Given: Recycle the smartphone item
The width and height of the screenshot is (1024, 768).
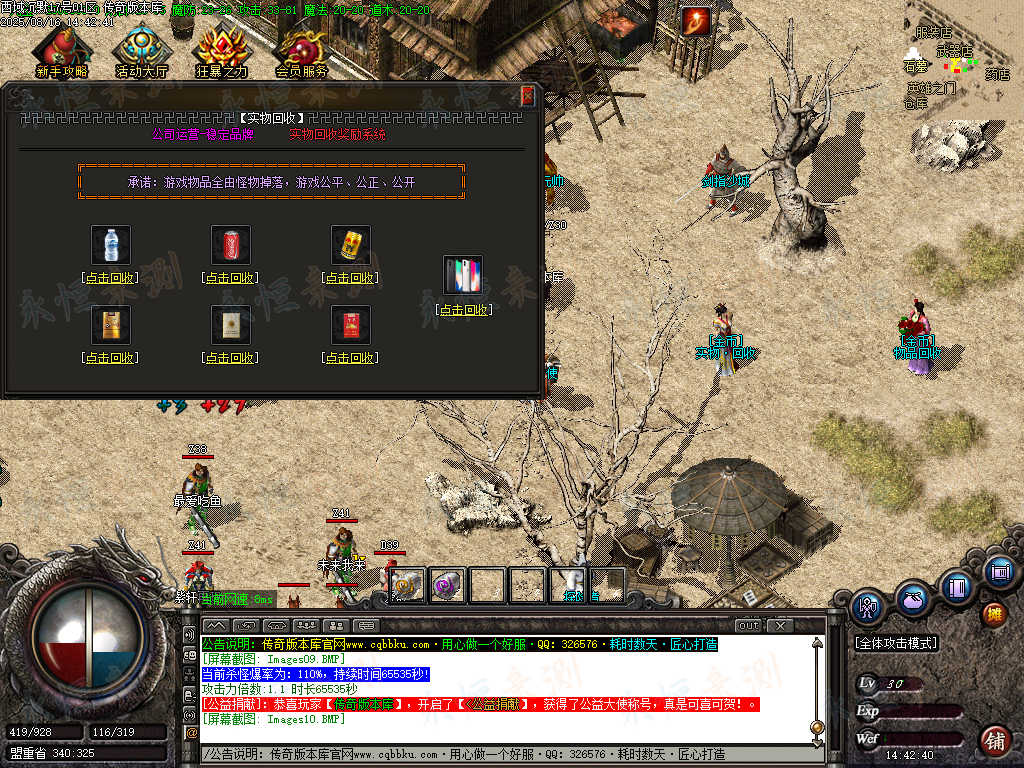Looking at the screenshot, I should [464, 310].
